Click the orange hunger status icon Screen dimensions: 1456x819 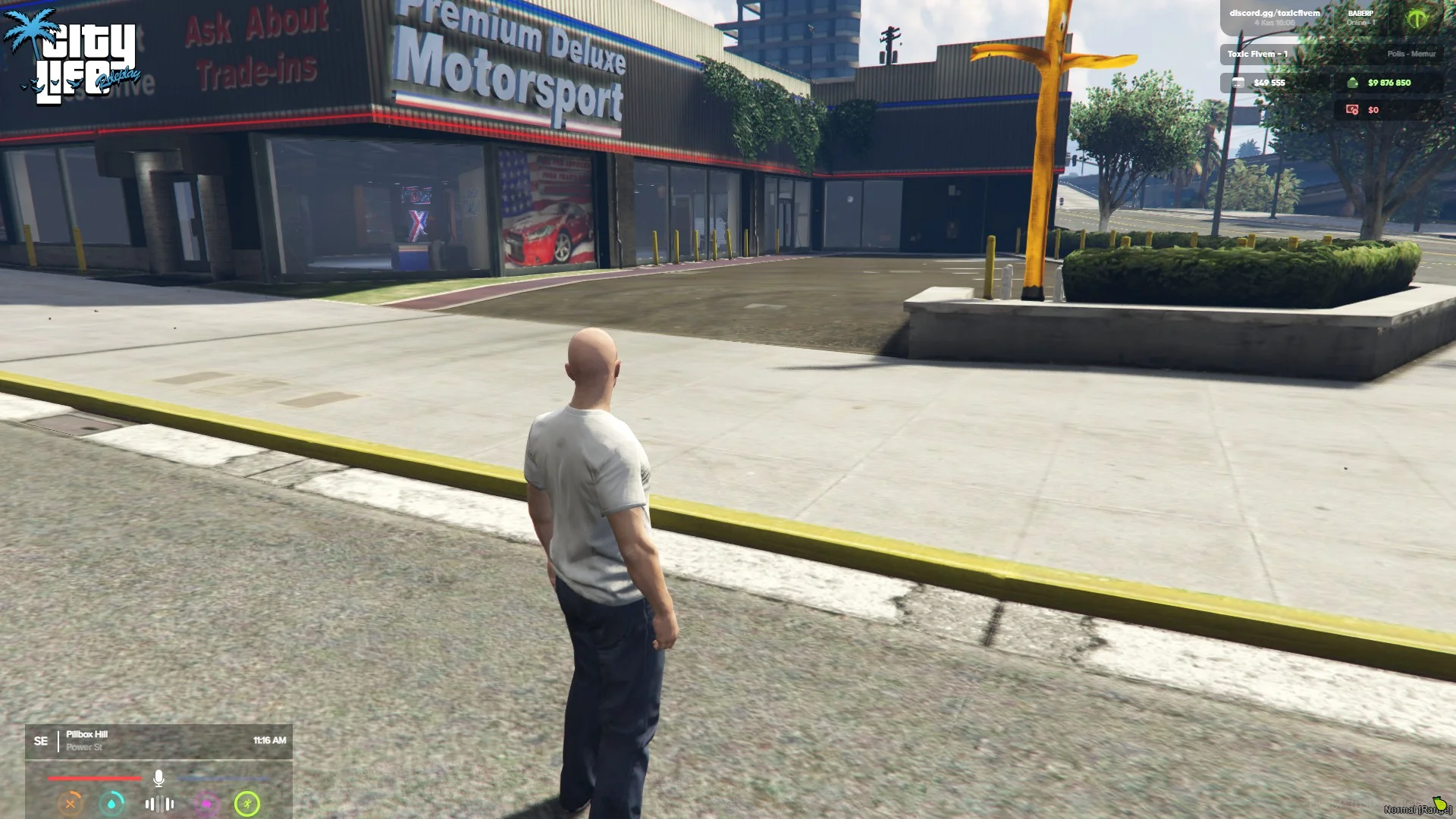(x=71, y=804)
